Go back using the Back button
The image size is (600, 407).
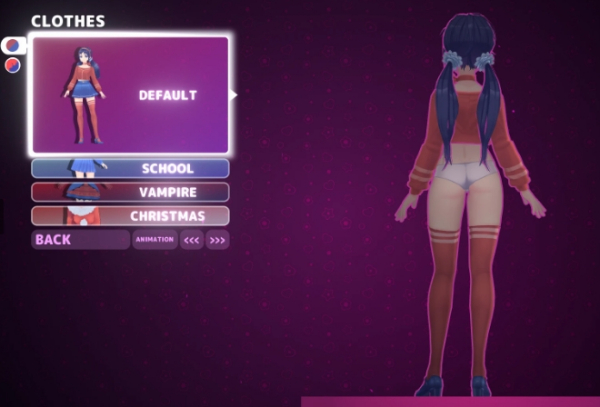(80, 240)
